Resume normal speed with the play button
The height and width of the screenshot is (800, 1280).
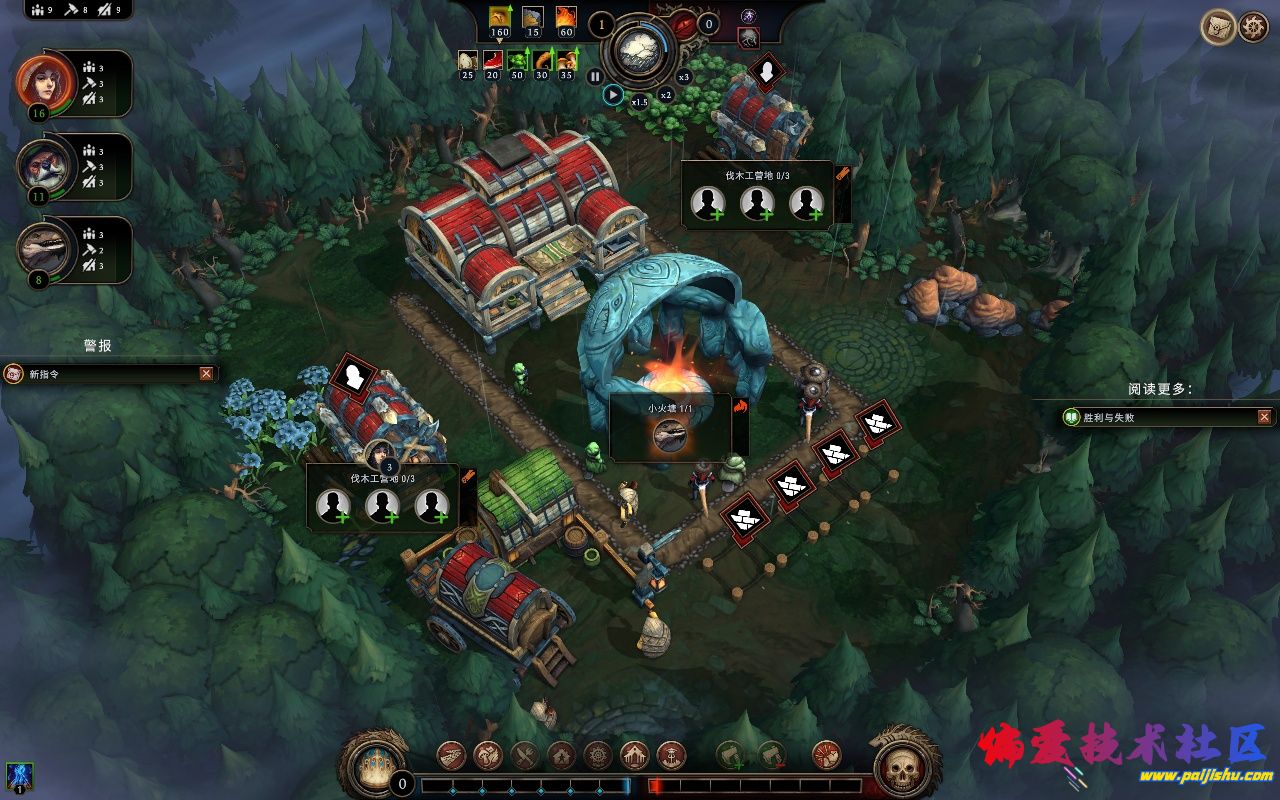[613, 95]
